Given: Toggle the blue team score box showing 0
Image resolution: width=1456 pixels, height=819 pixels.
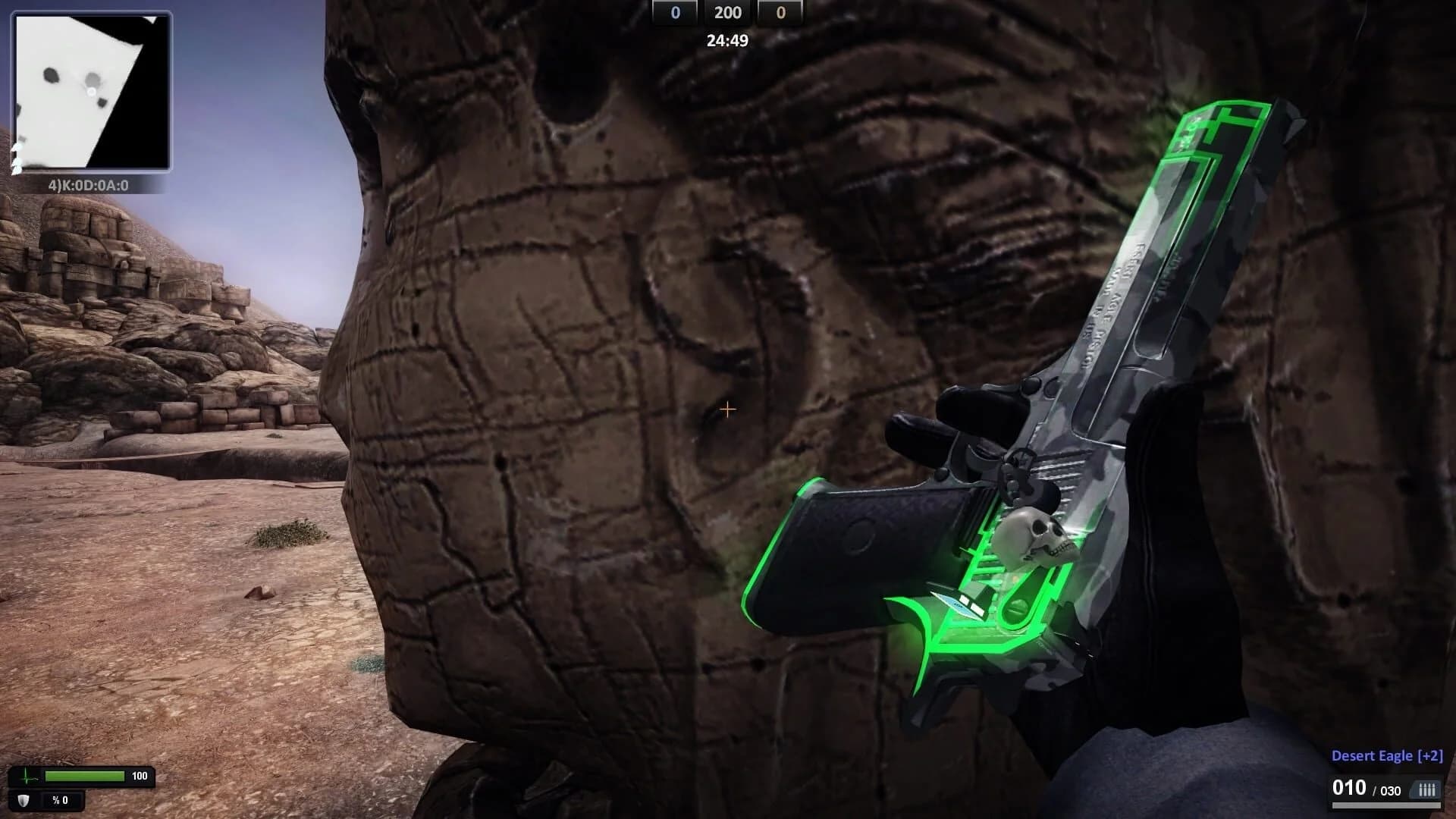Looking at the screenshot, I should pos(674,12).
